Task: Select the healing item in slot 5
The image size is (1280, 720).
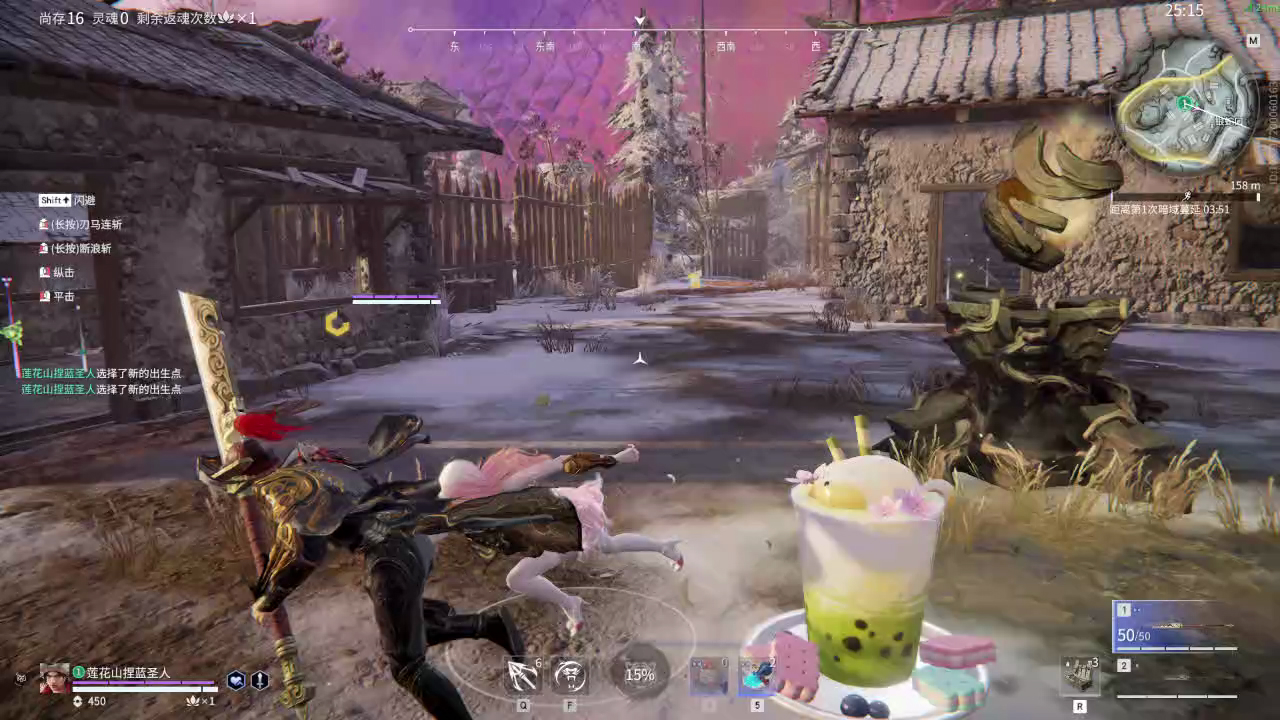Action: (755, 678)
